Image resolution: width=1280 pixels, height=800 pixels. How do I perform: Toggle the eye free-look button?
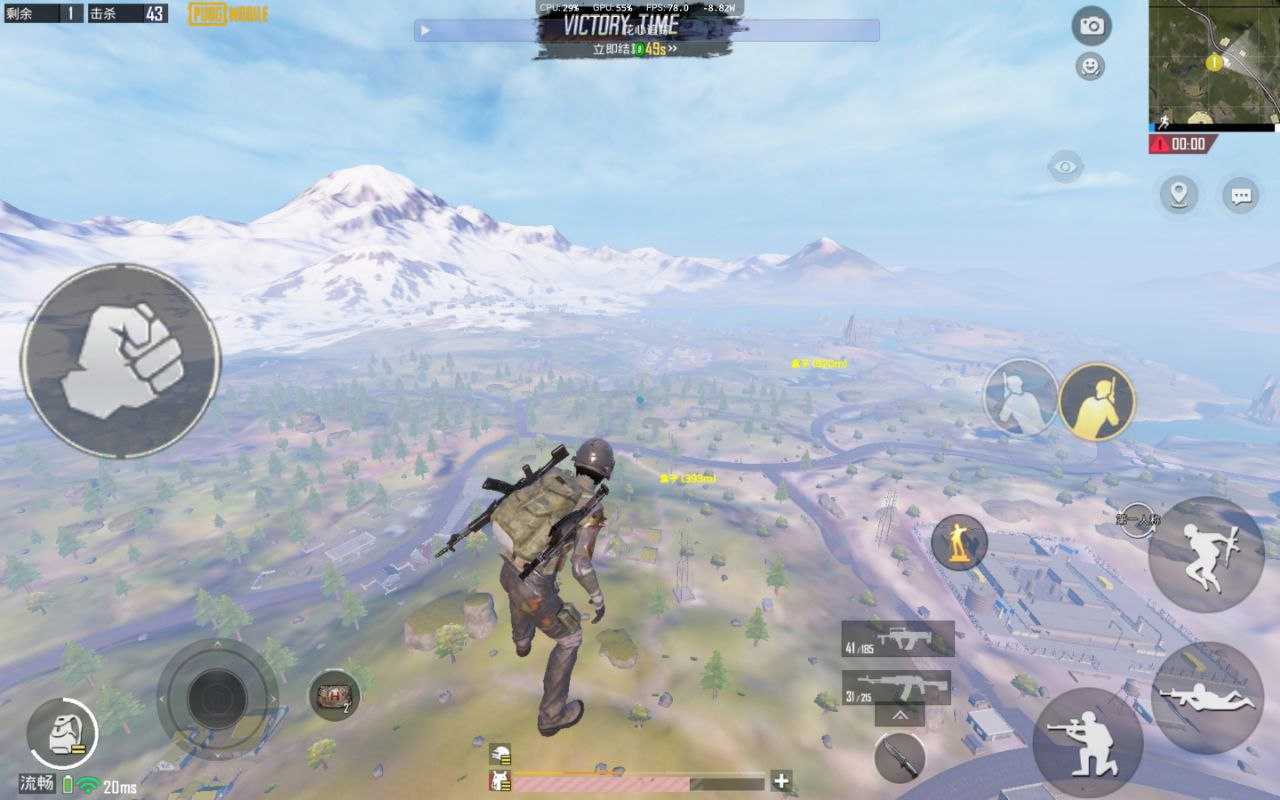point(1065,165)
